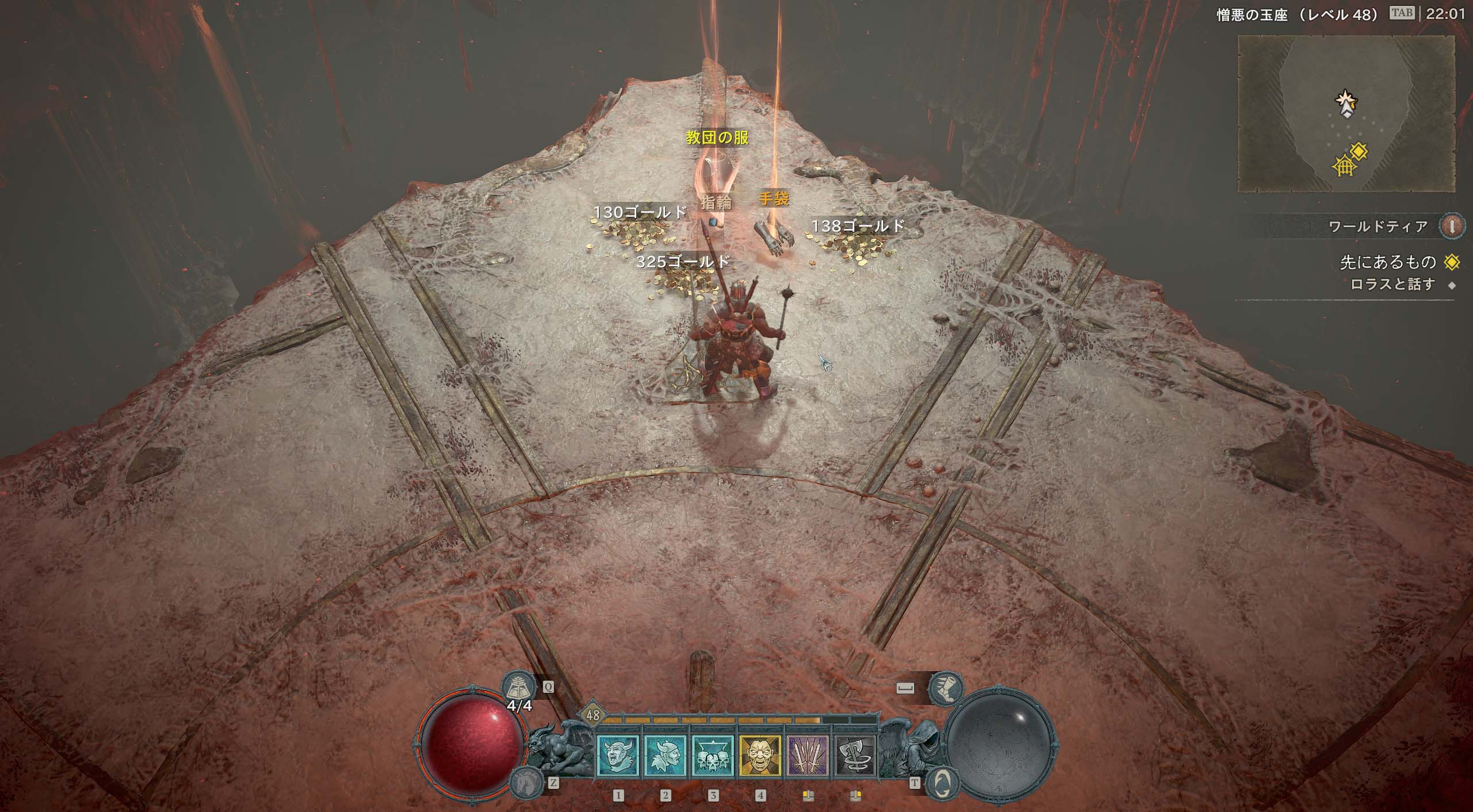
Task: Trigger the three skulls shout skill
Action: coord(712,755)
